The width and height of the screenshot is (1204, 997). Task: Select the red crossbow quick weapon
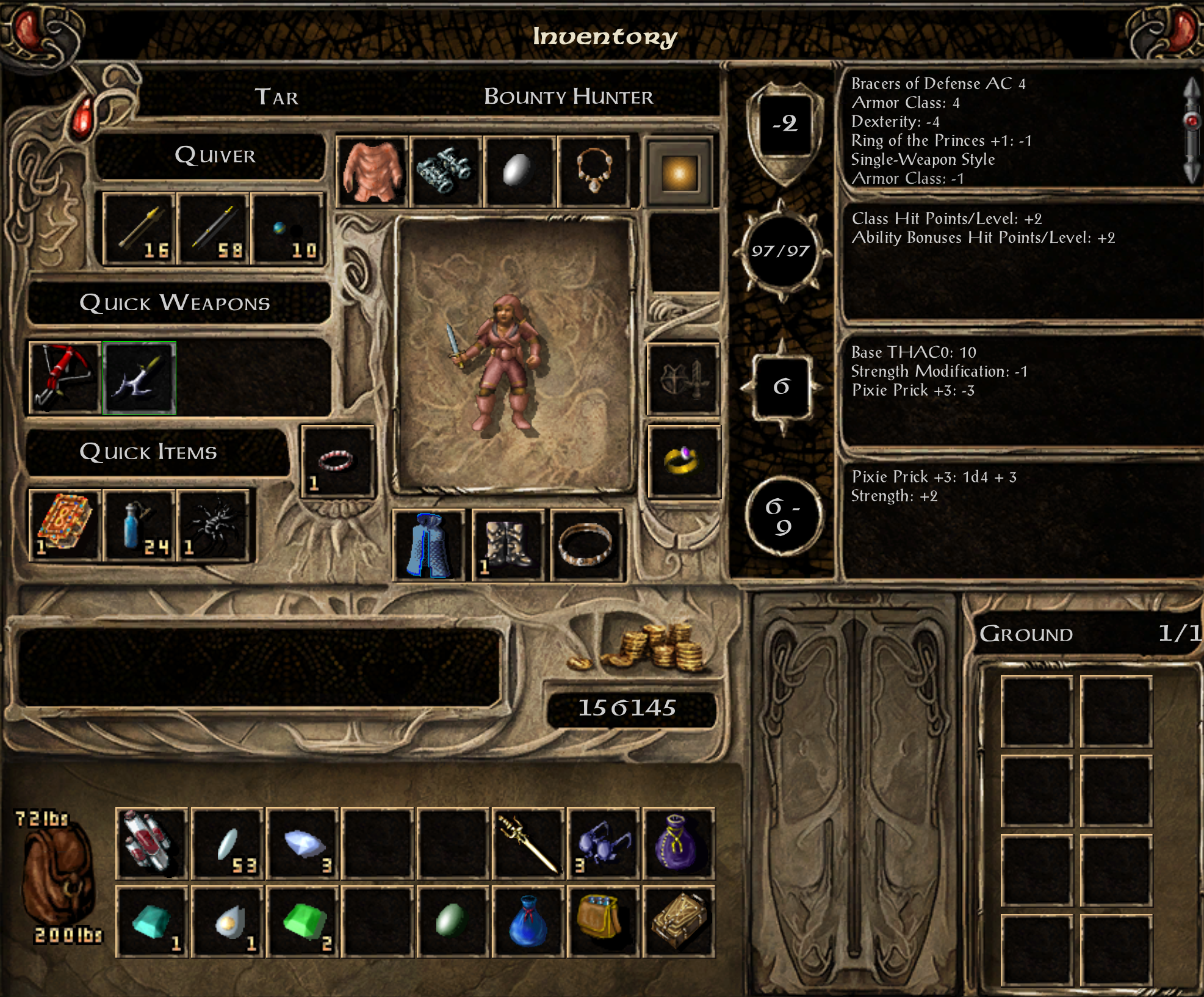coord(65,378)
